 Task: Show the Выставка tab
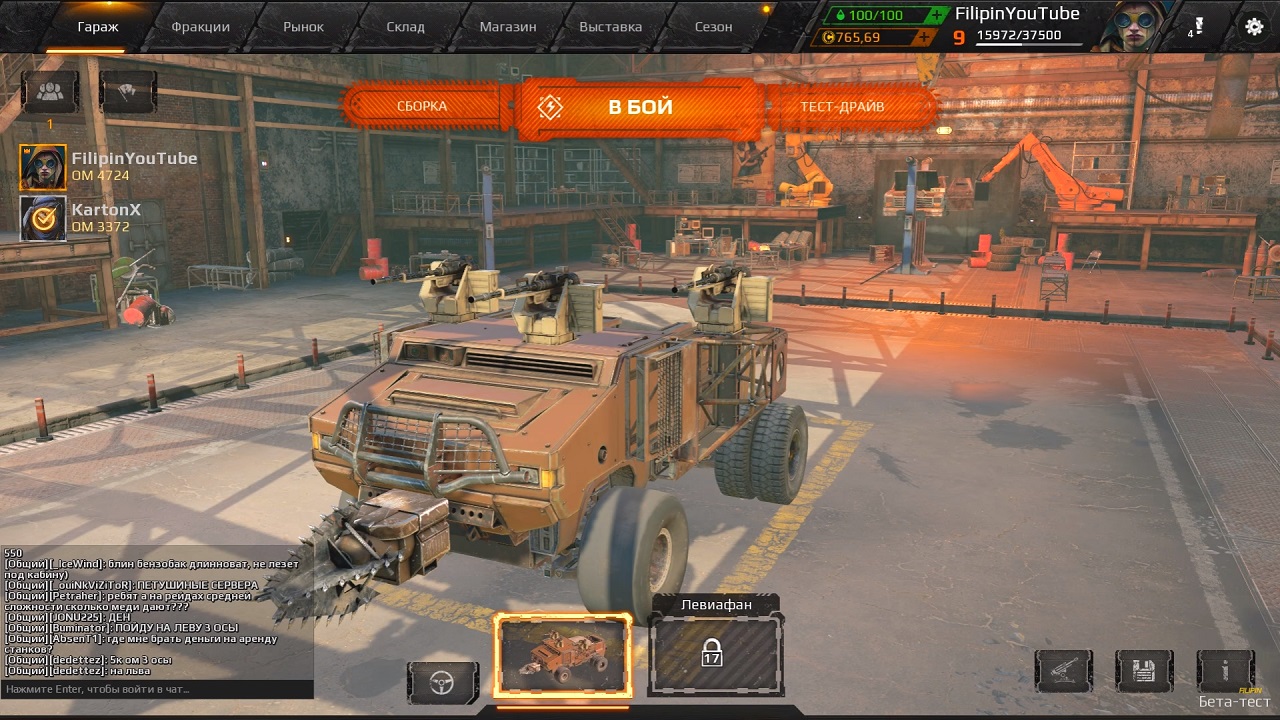point(610,27)
